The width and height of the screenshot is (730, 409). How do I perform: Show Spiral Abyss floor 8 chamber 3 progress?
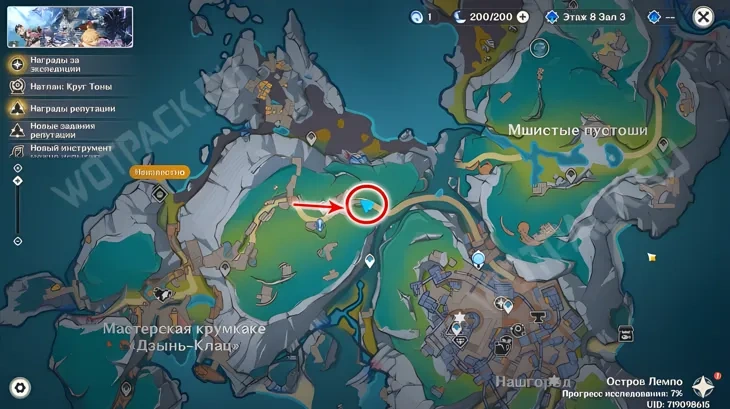click(x=590, y=17)
